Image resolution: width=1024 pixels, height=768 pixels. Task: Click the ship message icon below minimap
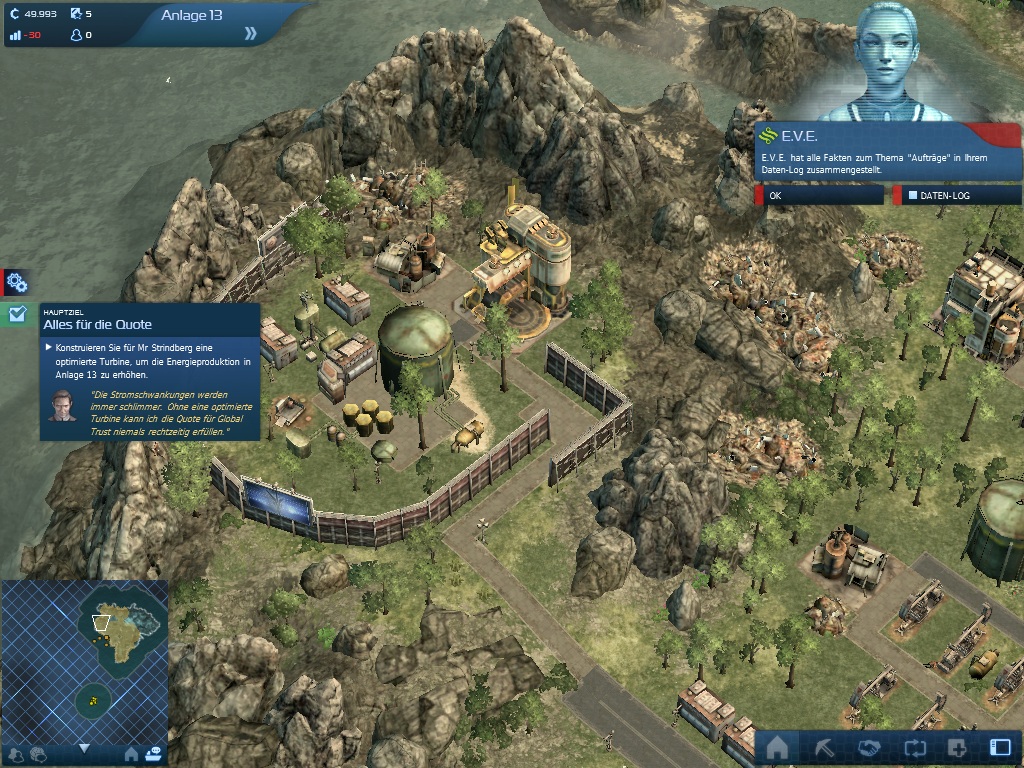click(153, 754)
